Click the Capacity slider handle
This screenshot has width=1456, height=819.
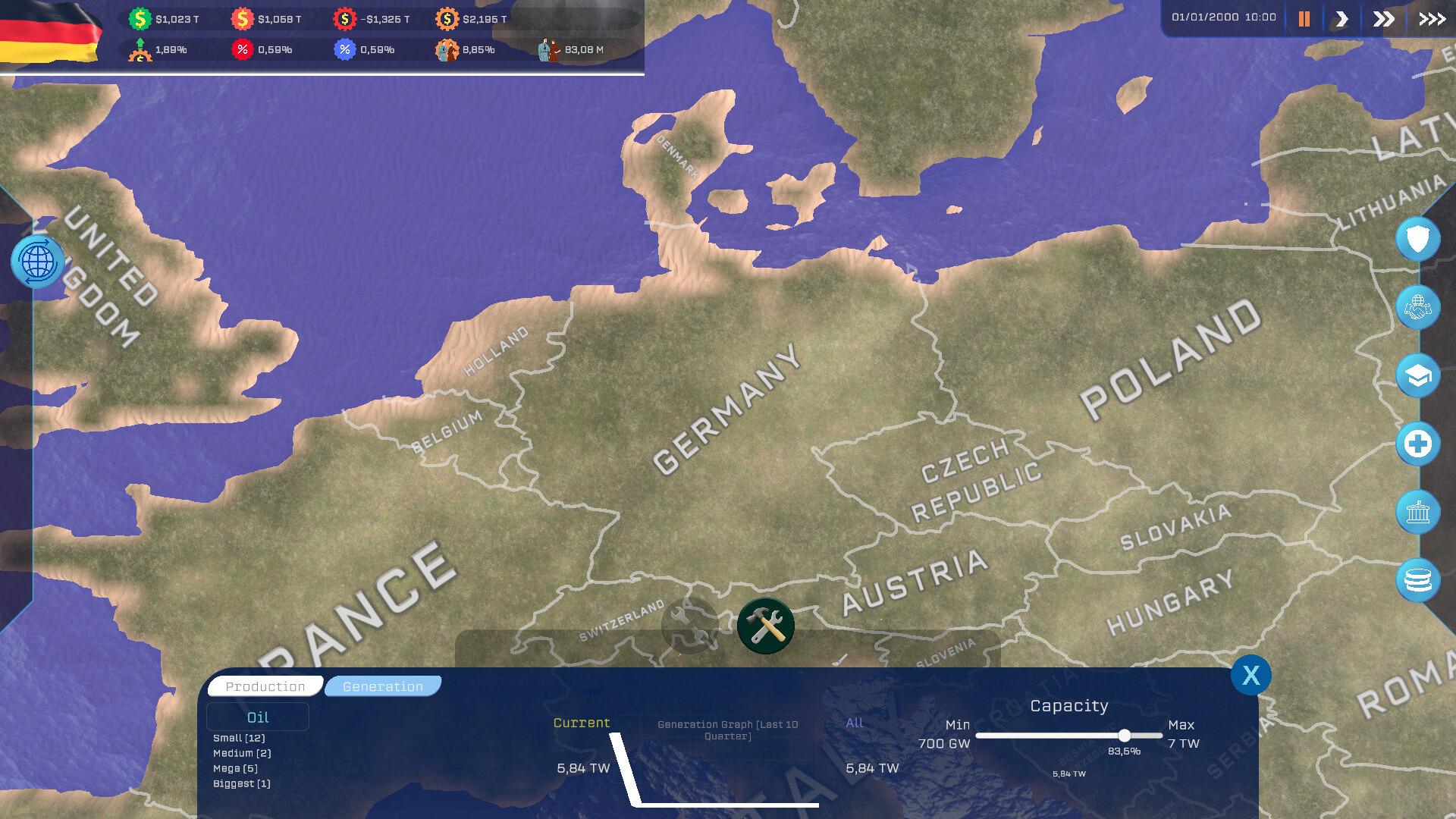[x=1125, y=736]
